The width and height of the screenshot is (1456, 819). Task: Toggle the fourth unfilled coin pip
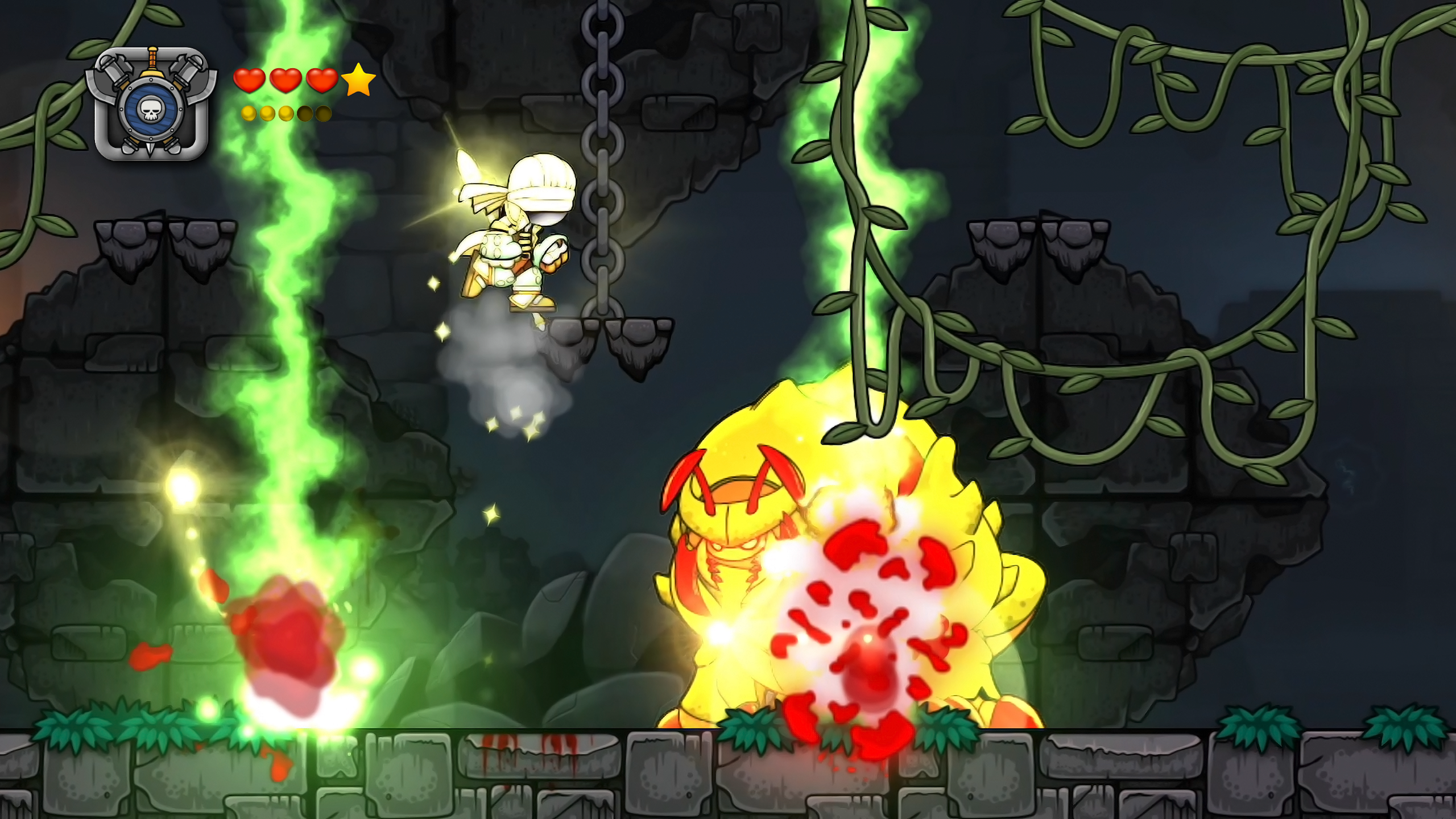tap(305, 113)
